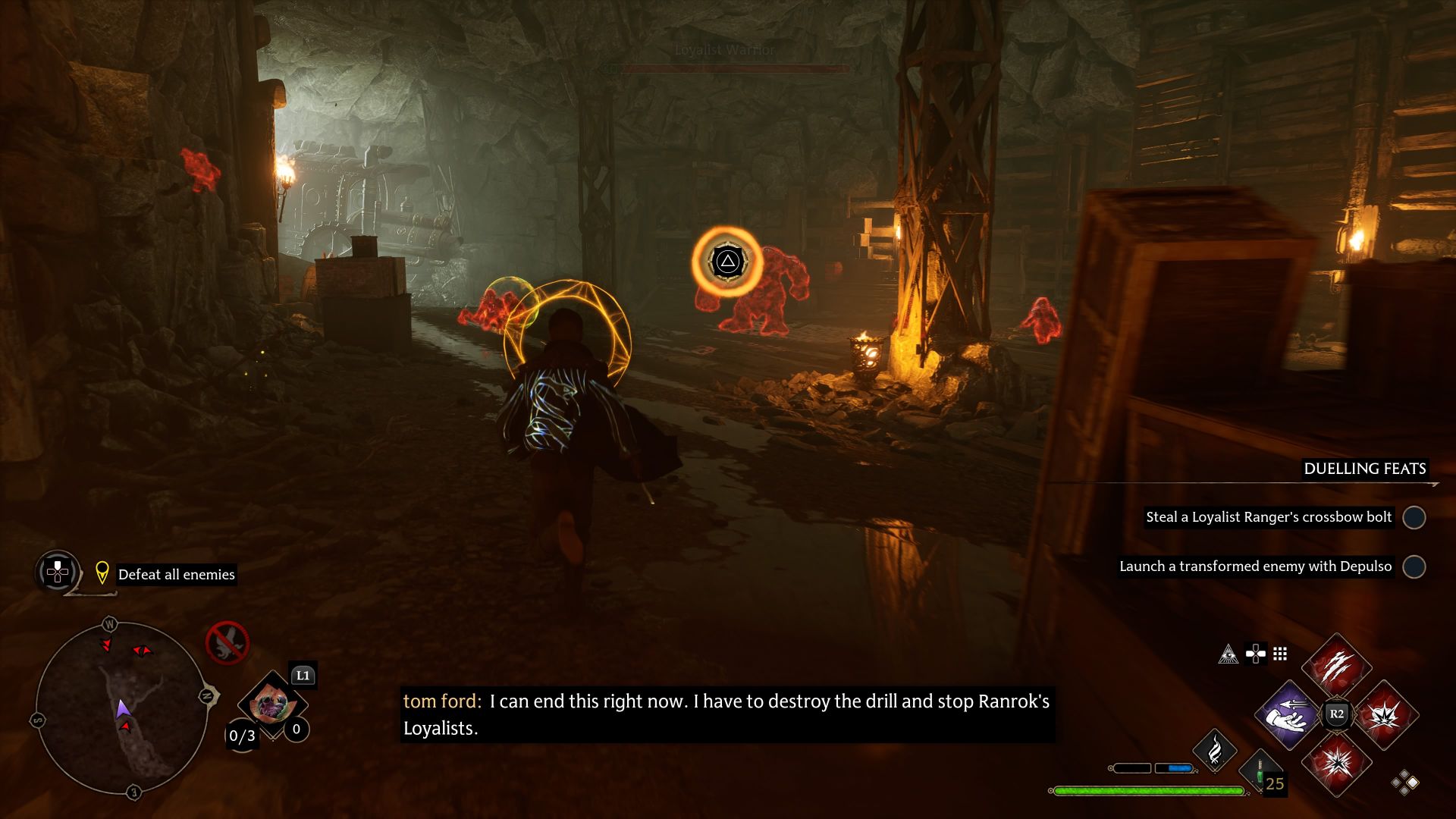Click the yellow quest marker pin beside the objective

(x=102, y=573)
